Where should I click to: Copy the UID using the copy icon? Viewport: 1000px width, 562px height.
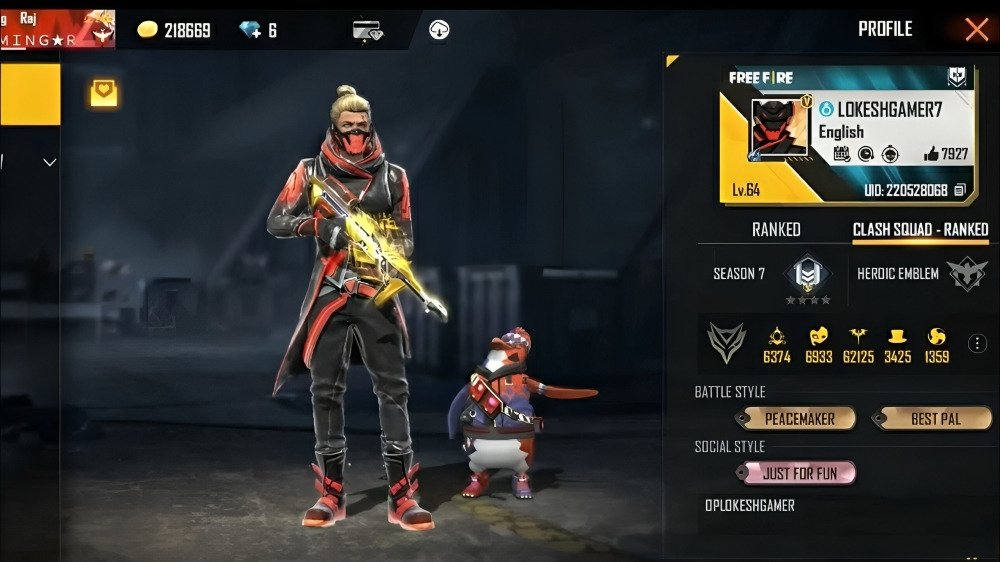click(x=960, y=189)
